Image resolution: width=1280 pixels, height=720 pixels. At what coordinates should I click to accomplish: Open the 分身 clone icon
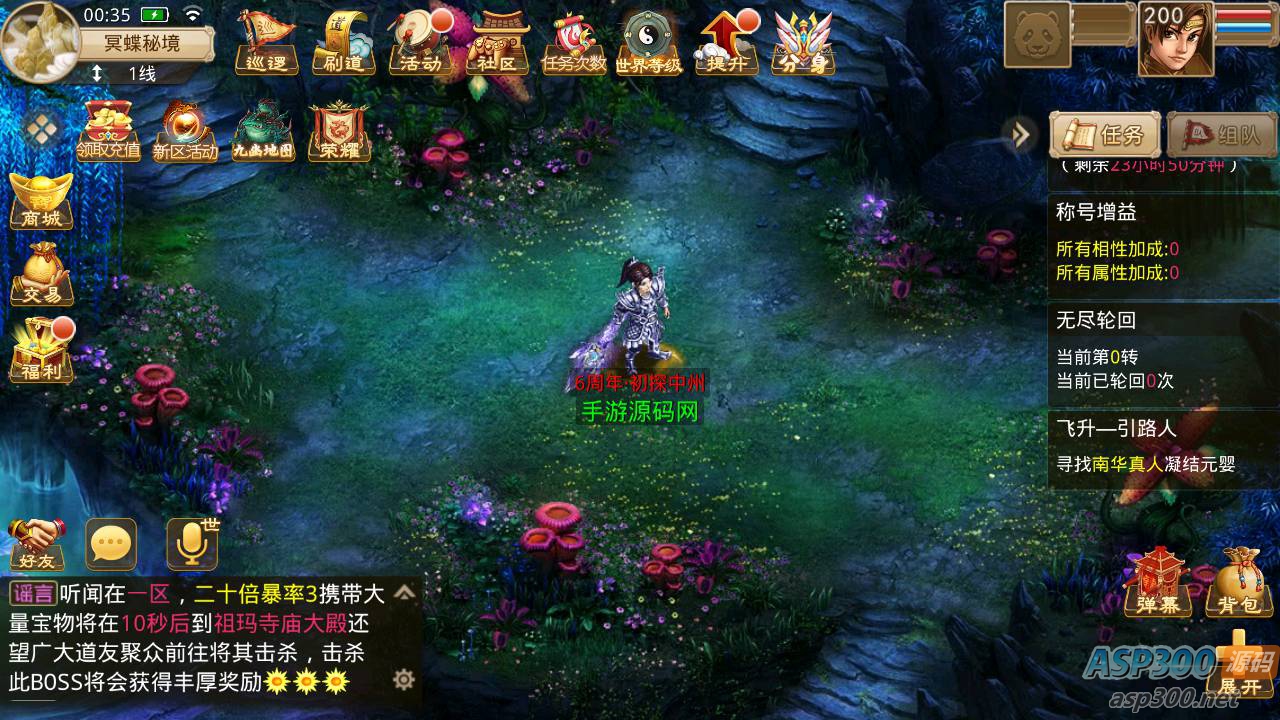(x=804, y=43)
